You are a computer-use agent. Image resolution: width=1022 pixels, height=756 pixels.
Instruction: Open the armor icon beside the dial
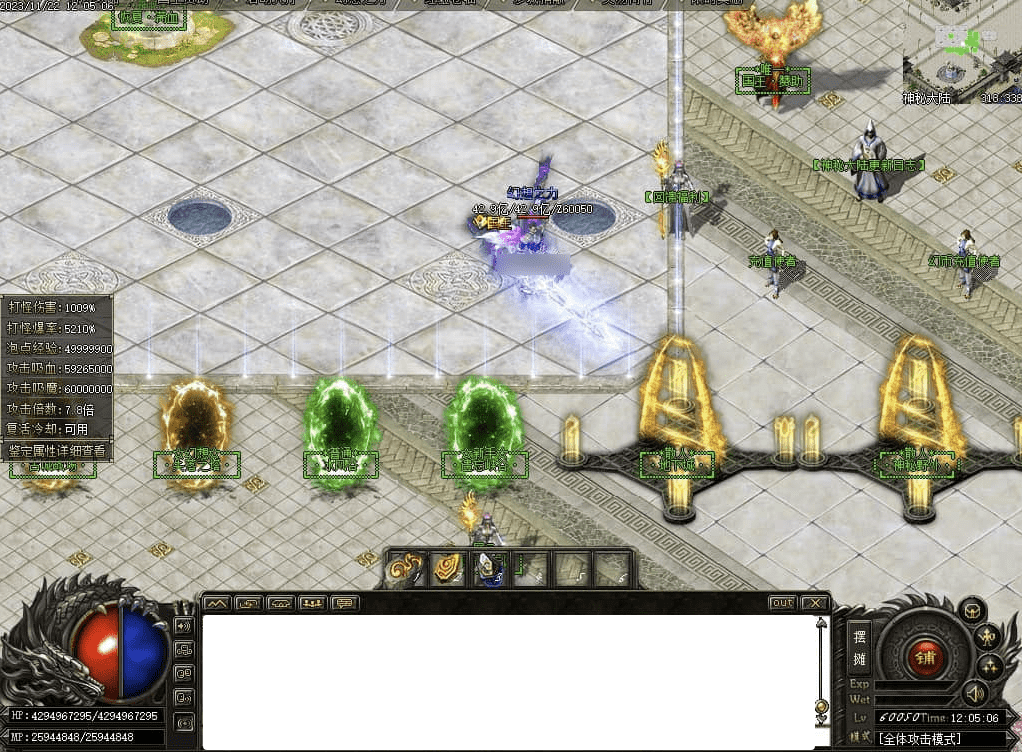971,610
